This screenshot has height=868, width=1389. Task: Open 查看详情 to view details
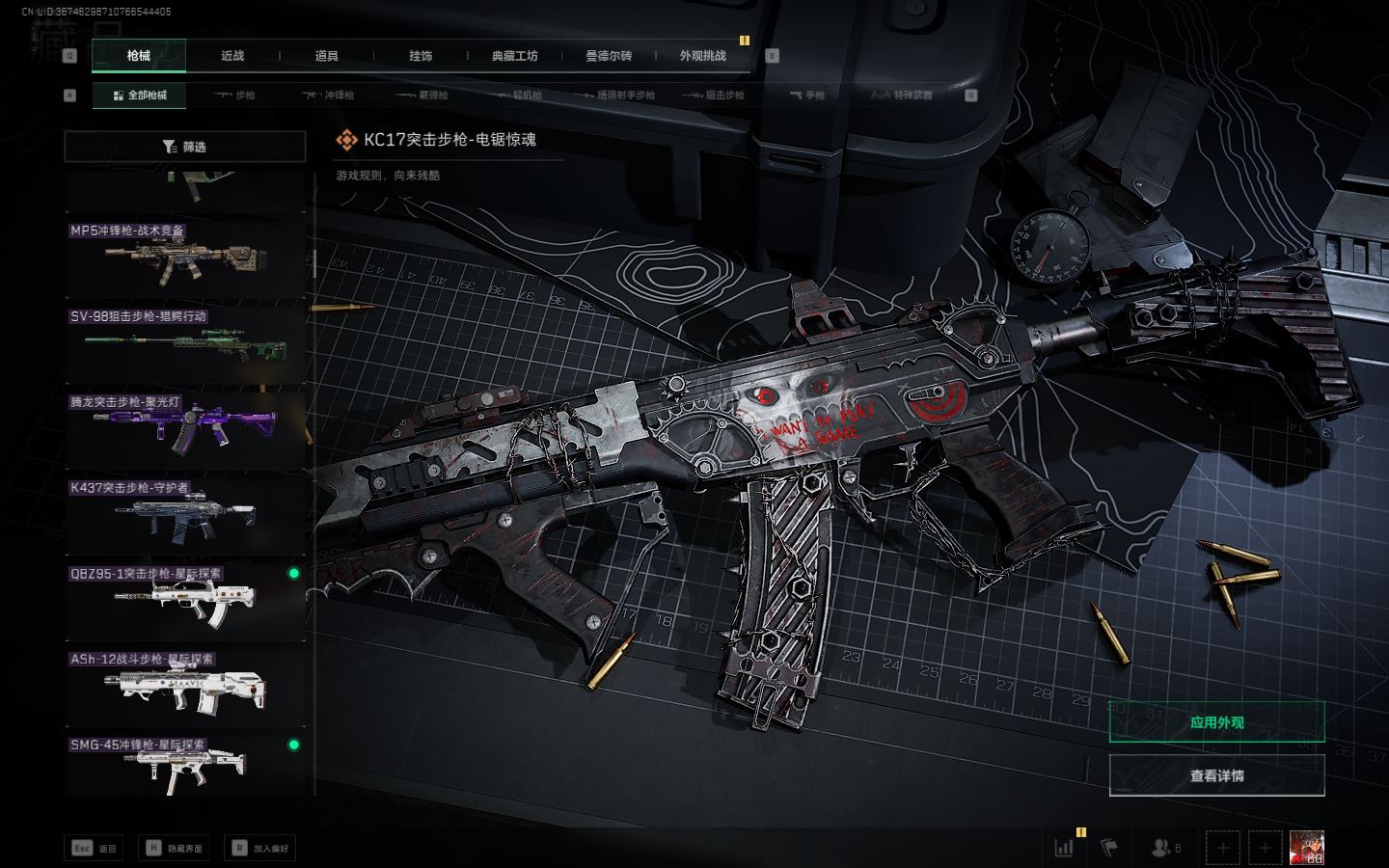click(x=1216, y=775)
